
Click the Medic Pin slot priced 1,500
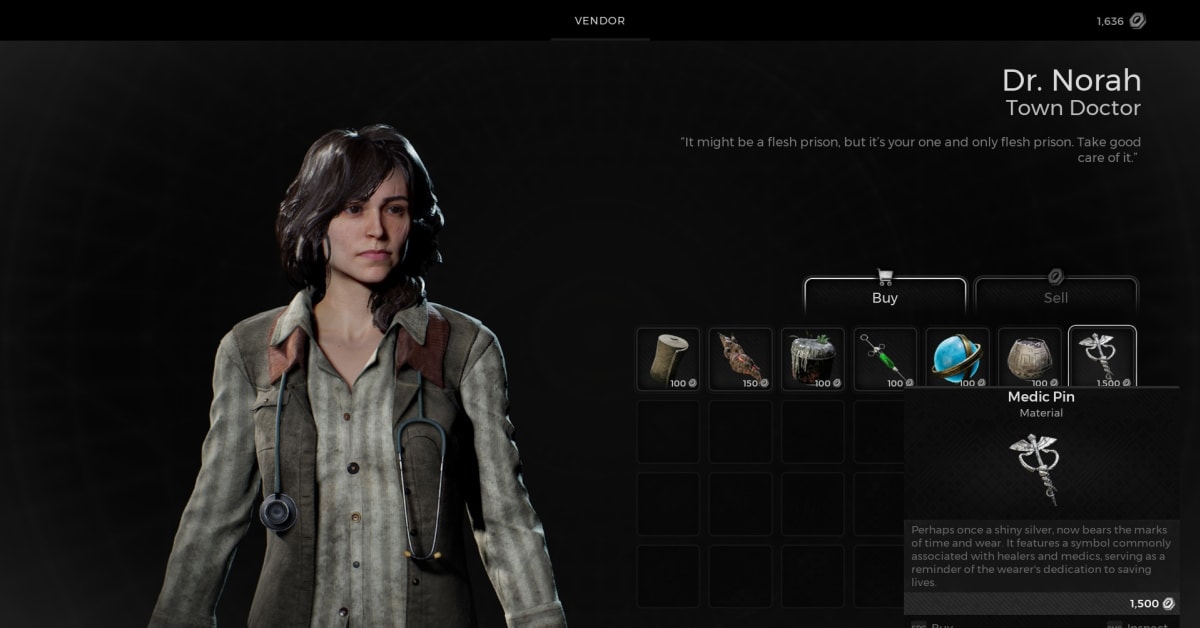tap(1102, 357)
